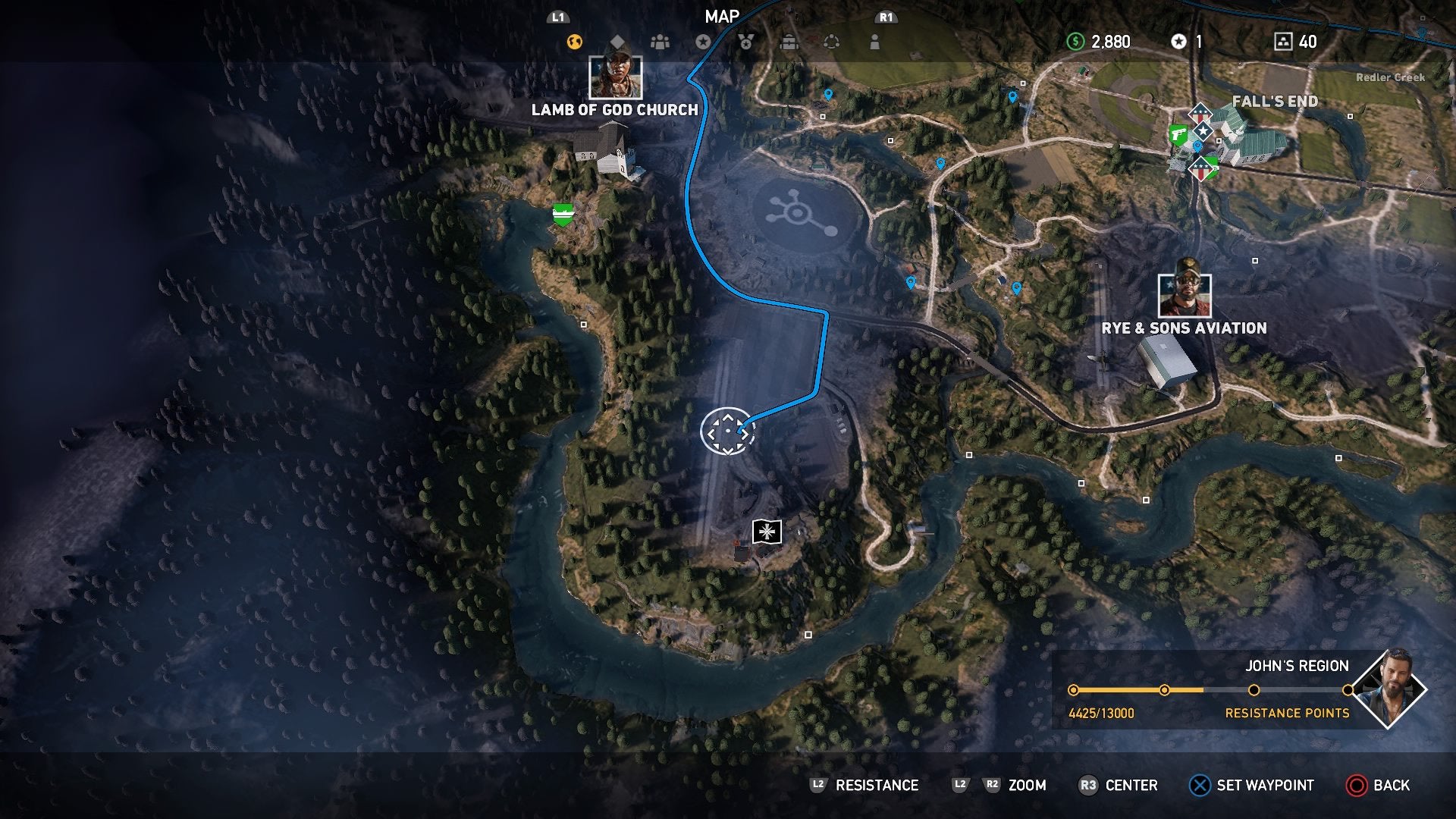Select the world map filter icon
Screen dimensions: 1456x819
tap(573, 41)
